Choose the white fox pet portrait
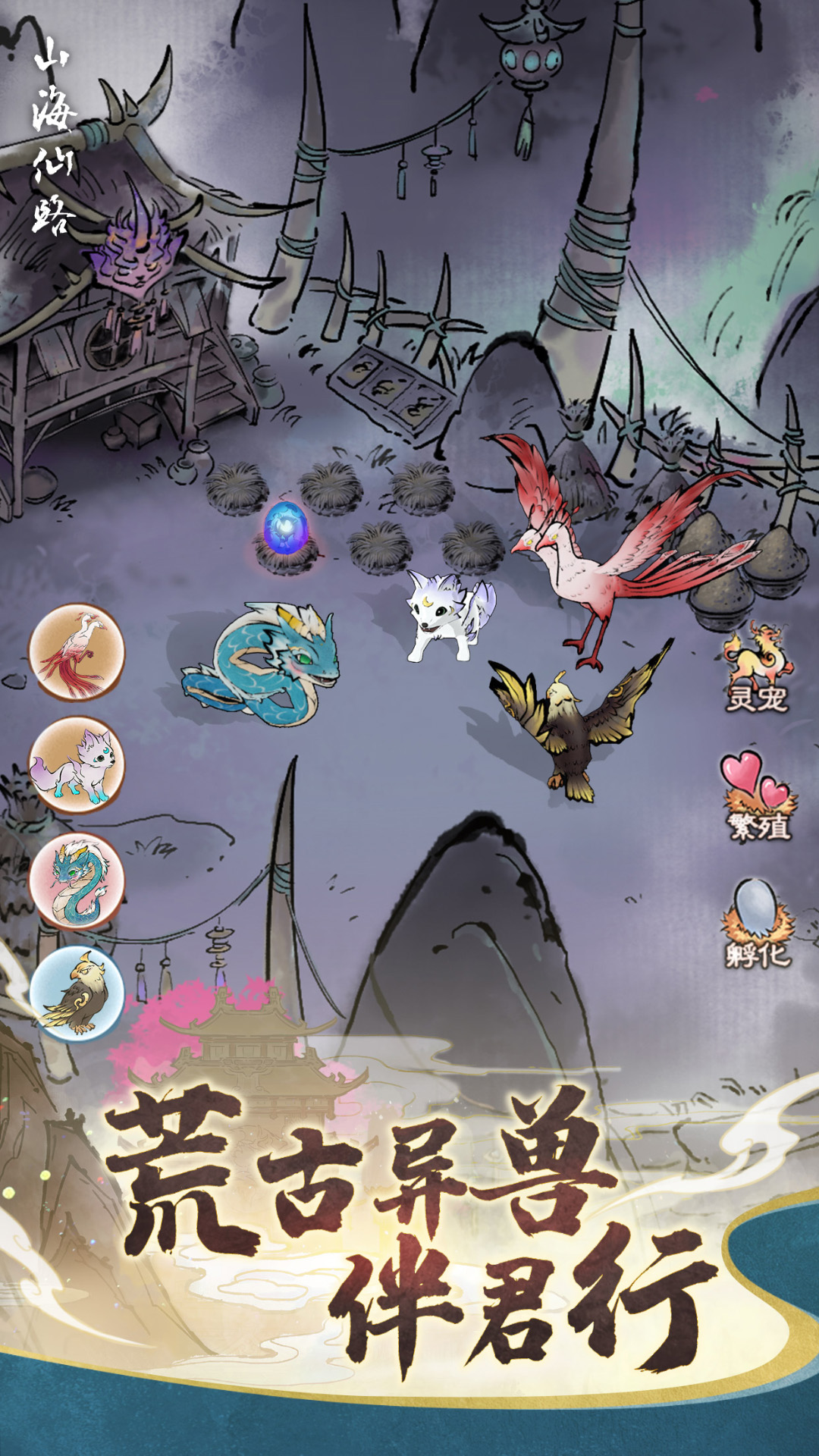 76,765
